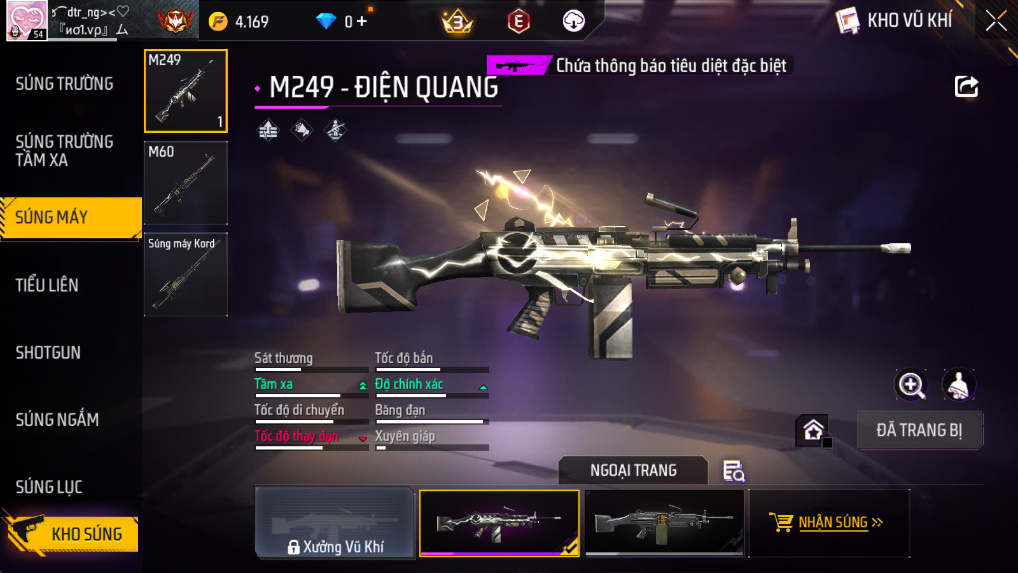Open the Ngoại Trang tab
The height and width of the screenshot is (573, 1018).
pyautogui.click(x=633, y=470)
